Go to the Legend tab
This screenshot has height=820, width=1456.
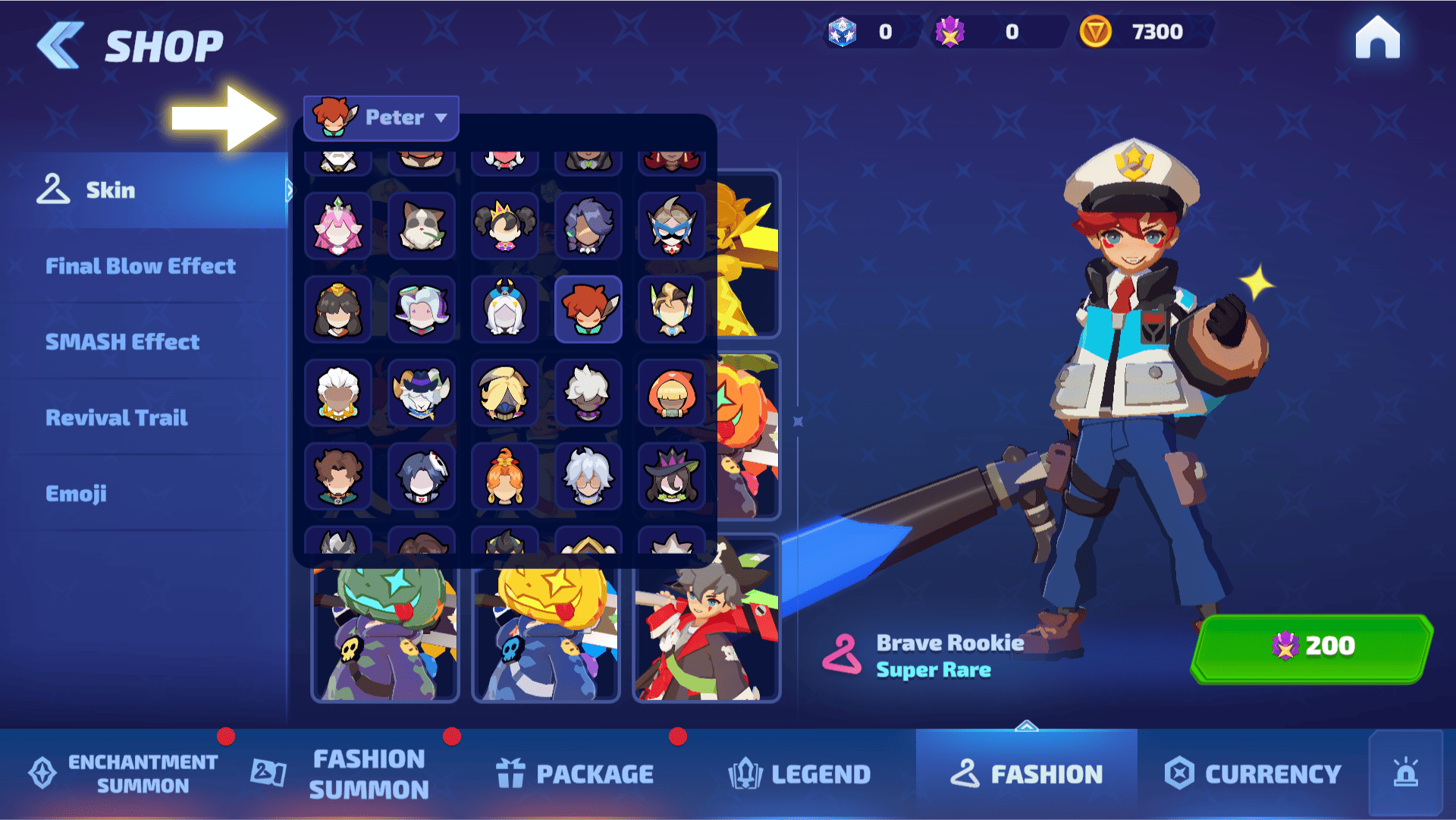tap(800, 774)
